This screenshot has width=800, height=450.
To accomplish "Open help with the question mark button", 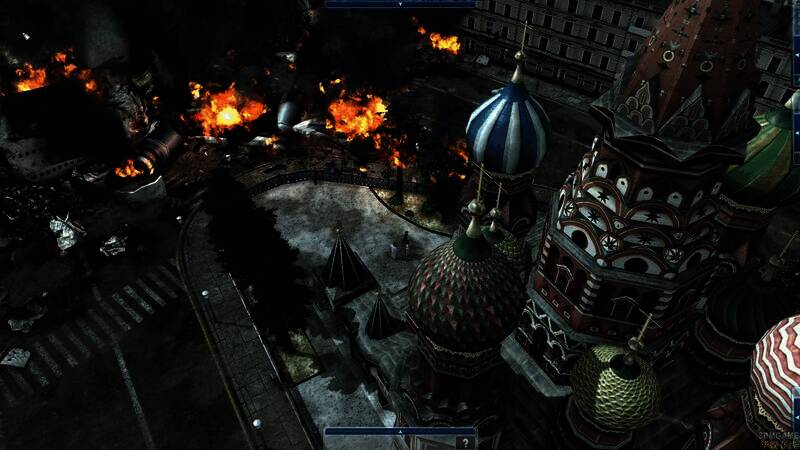I will coord(464,442).
